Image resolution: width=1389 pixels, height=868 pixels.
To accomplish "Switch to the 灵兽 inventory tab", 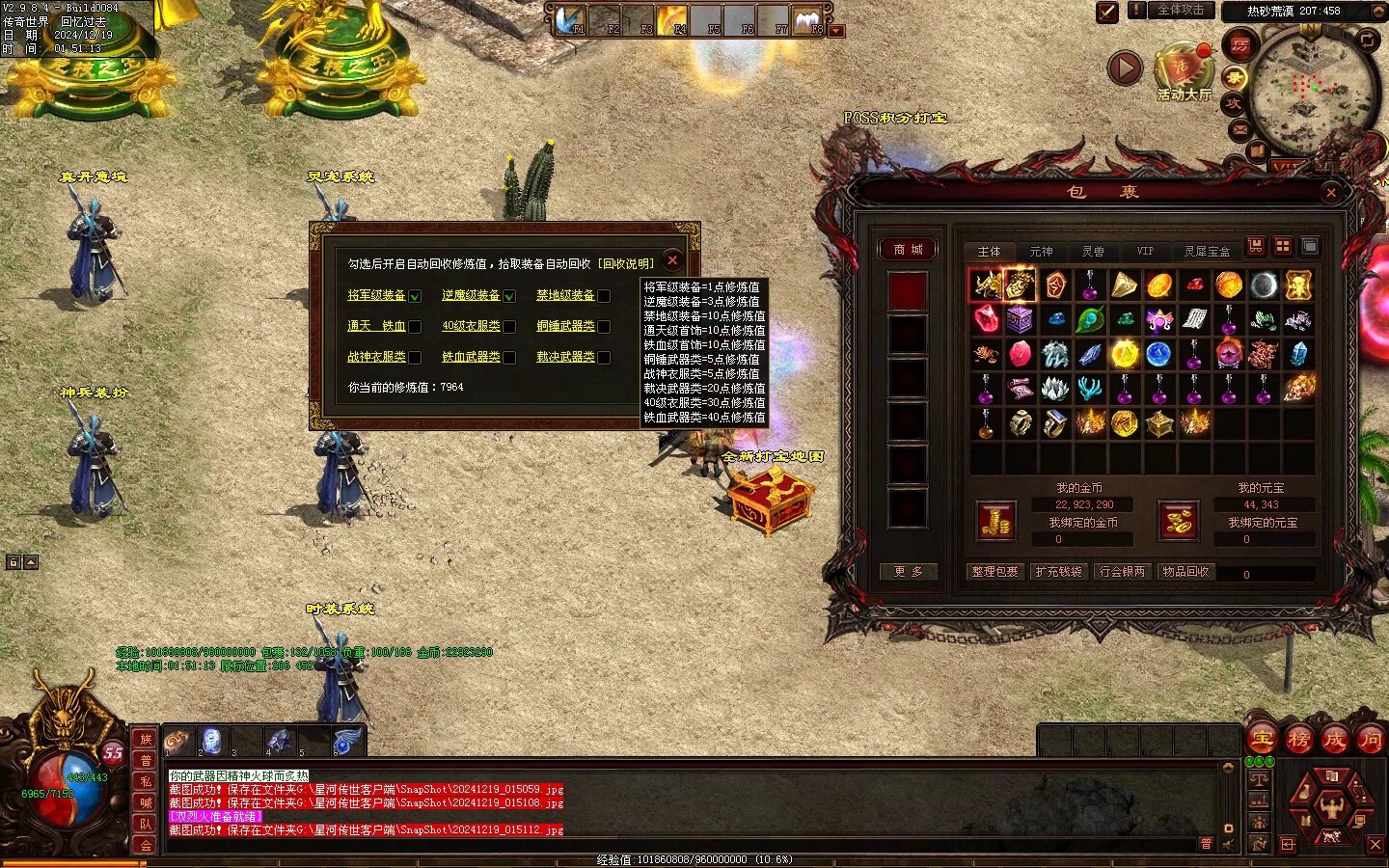I will pos(1093,252).
